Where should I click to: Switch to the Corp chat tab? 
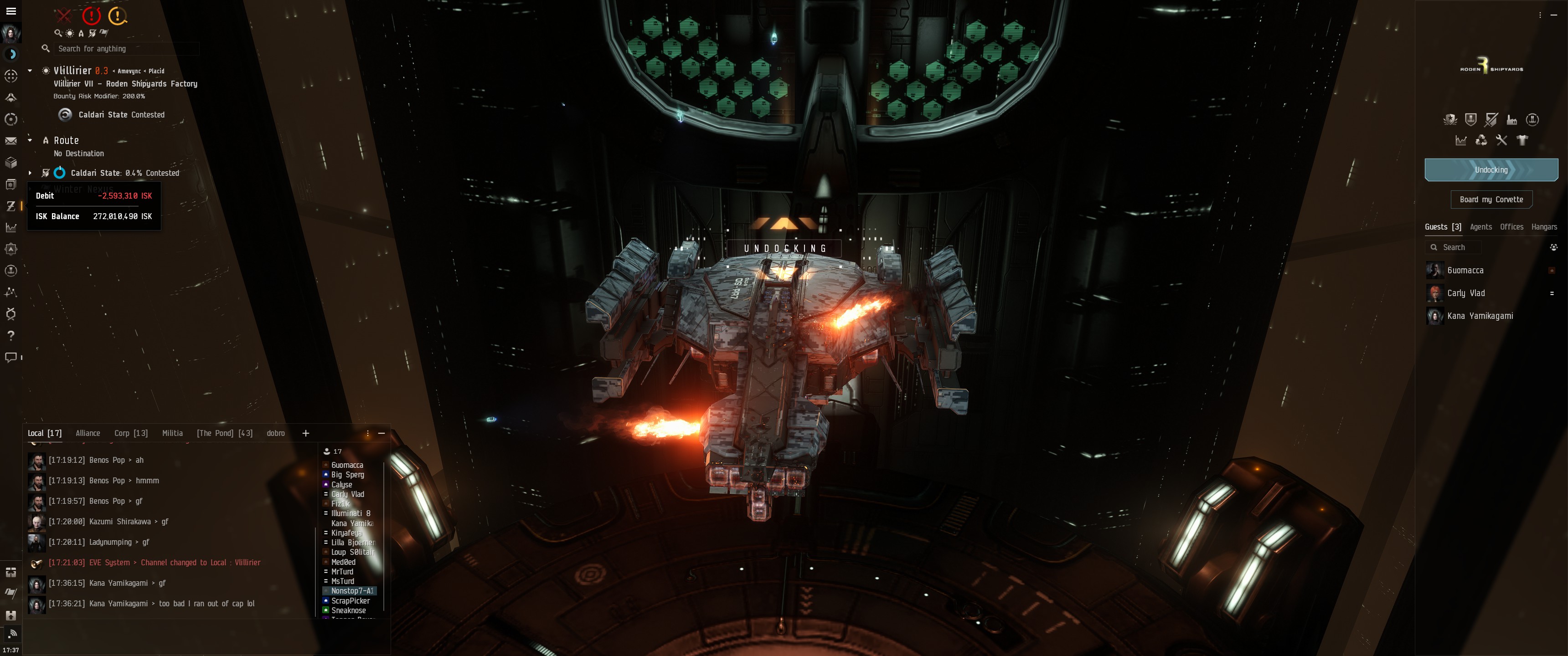click(131, 433)
